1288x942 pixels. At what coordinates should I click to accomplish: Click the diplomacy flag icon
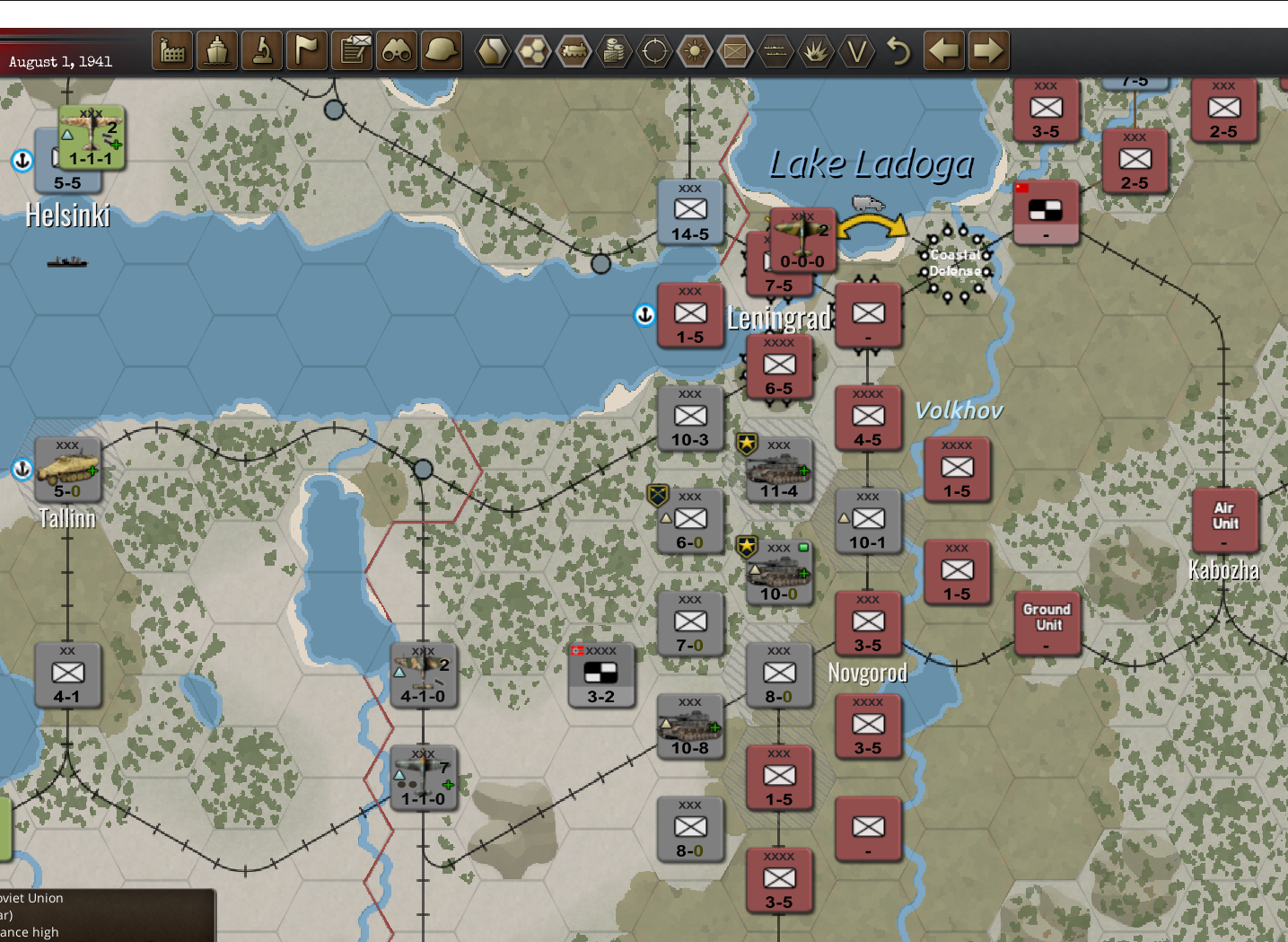tap(307, 51)
